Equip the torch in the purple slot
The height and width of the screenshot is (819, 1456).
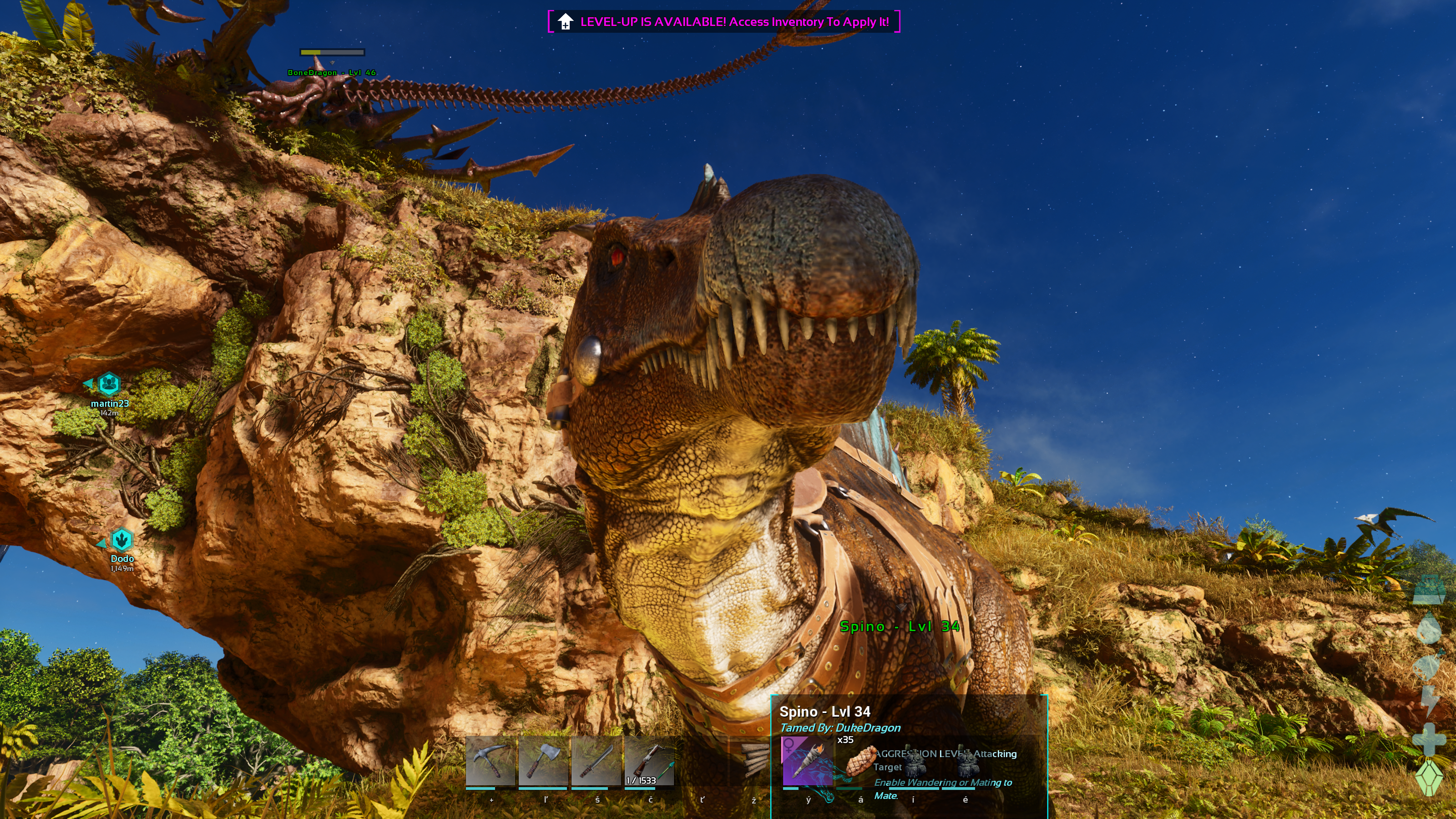click(807, 761)
